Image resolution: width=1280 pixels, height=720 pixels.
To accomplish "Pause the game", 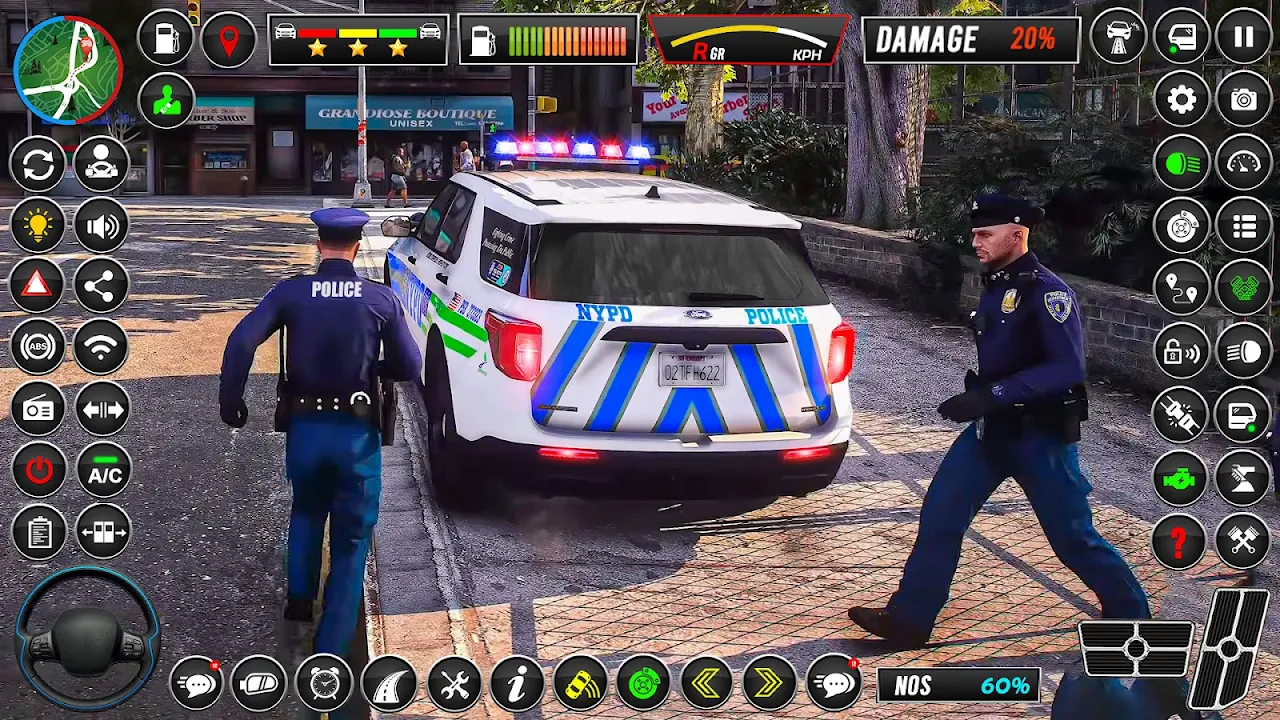I will pyautogui.click(x=1243, y=38).
